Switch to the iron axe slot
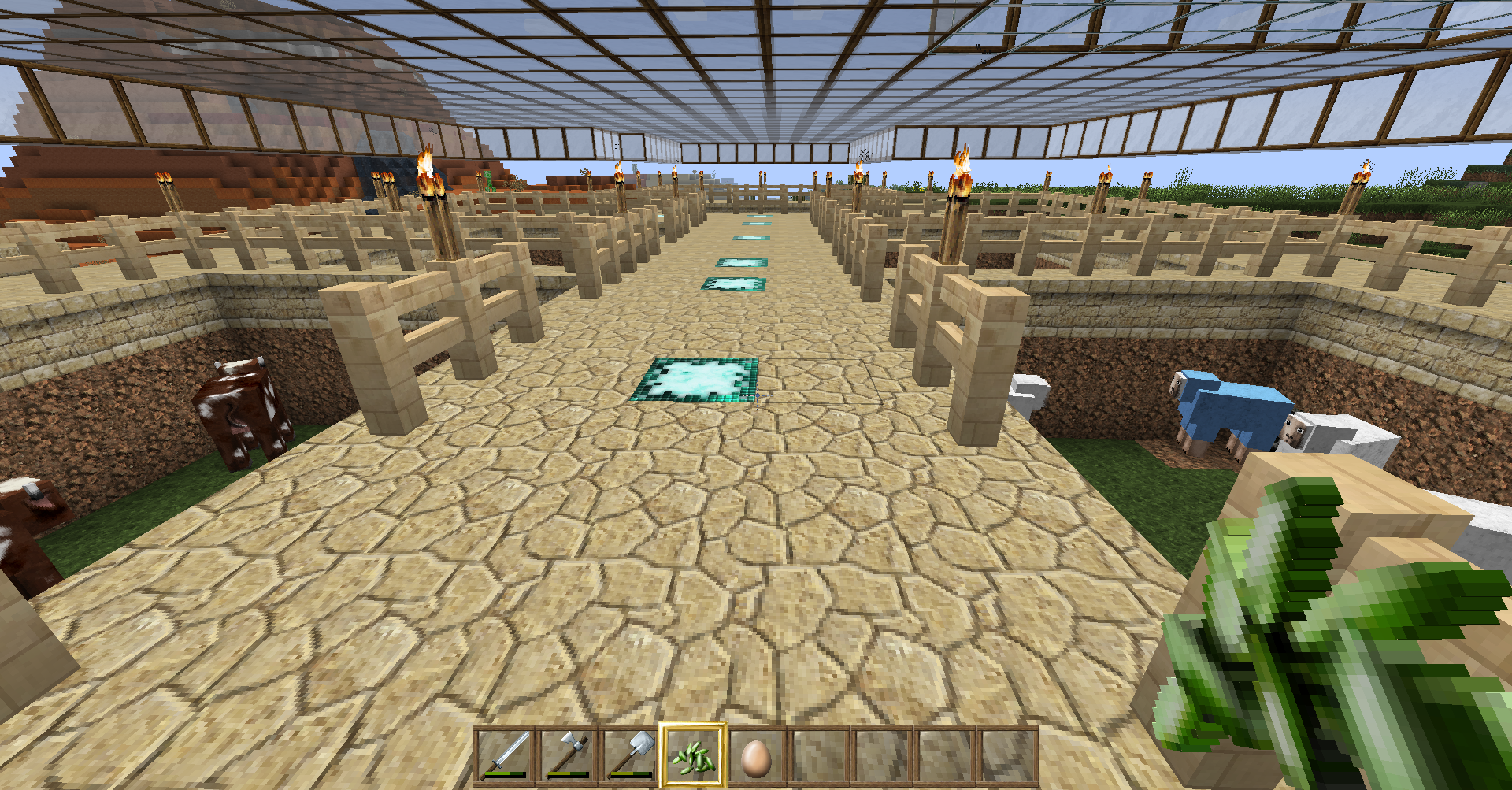The width and height of the screenshot is (1512, 790). pyautogui.click(x=567, y=755)
